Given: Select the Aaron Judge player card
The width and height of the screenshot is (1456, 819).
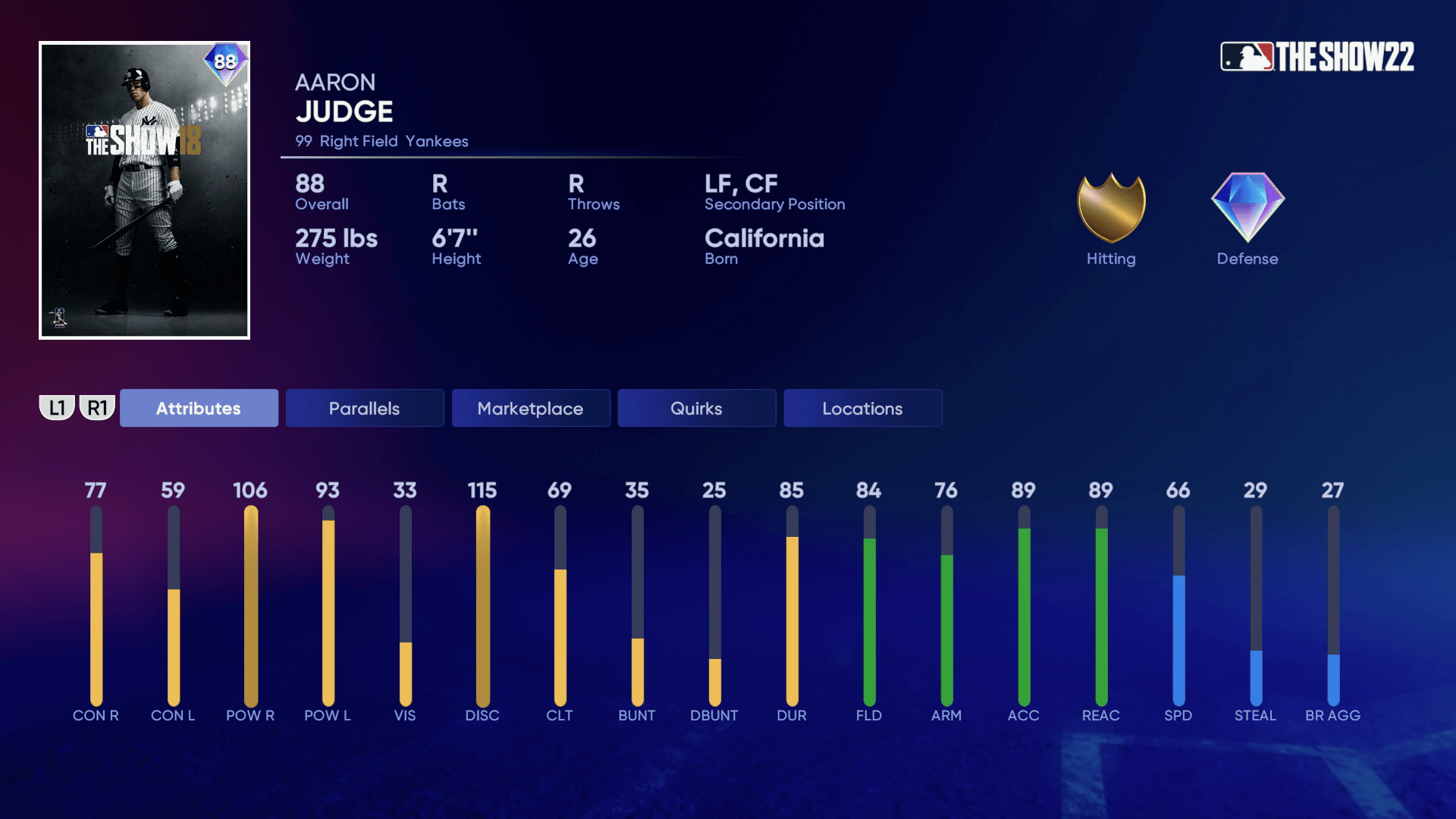Looking at the screenshot, I should tap(144, 190).
